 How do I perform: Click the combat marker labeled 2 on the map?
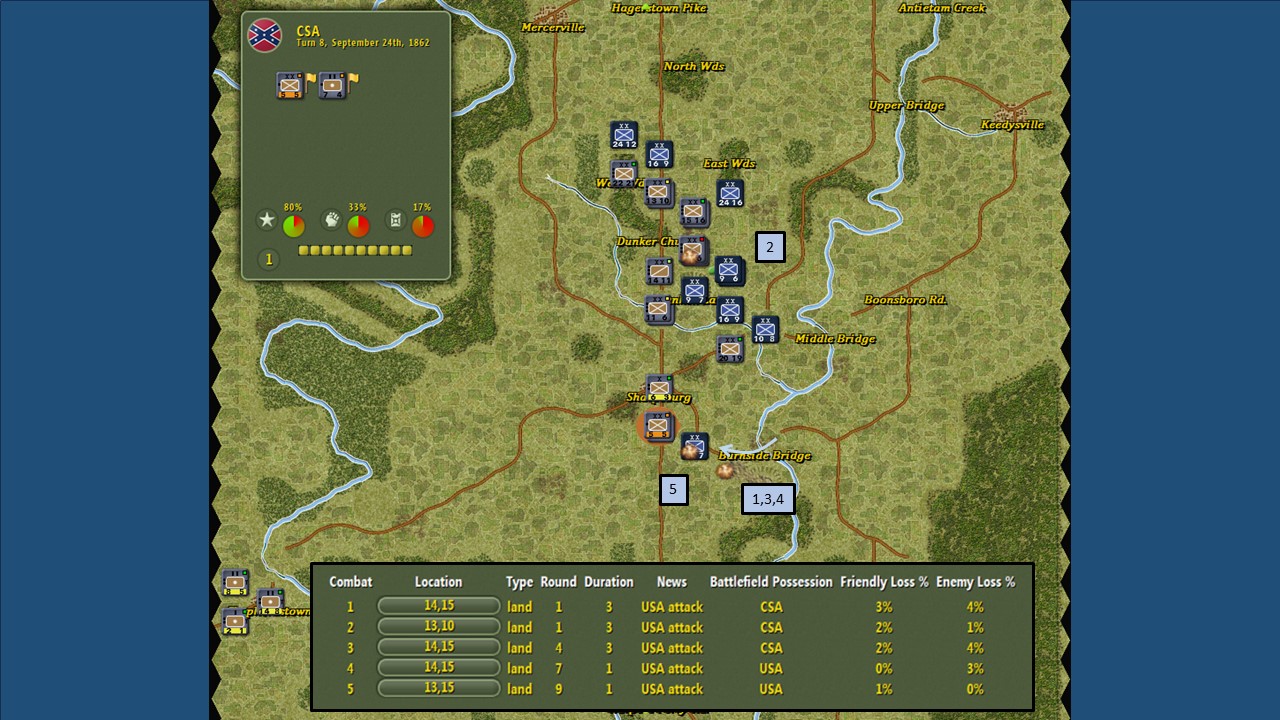769,247
